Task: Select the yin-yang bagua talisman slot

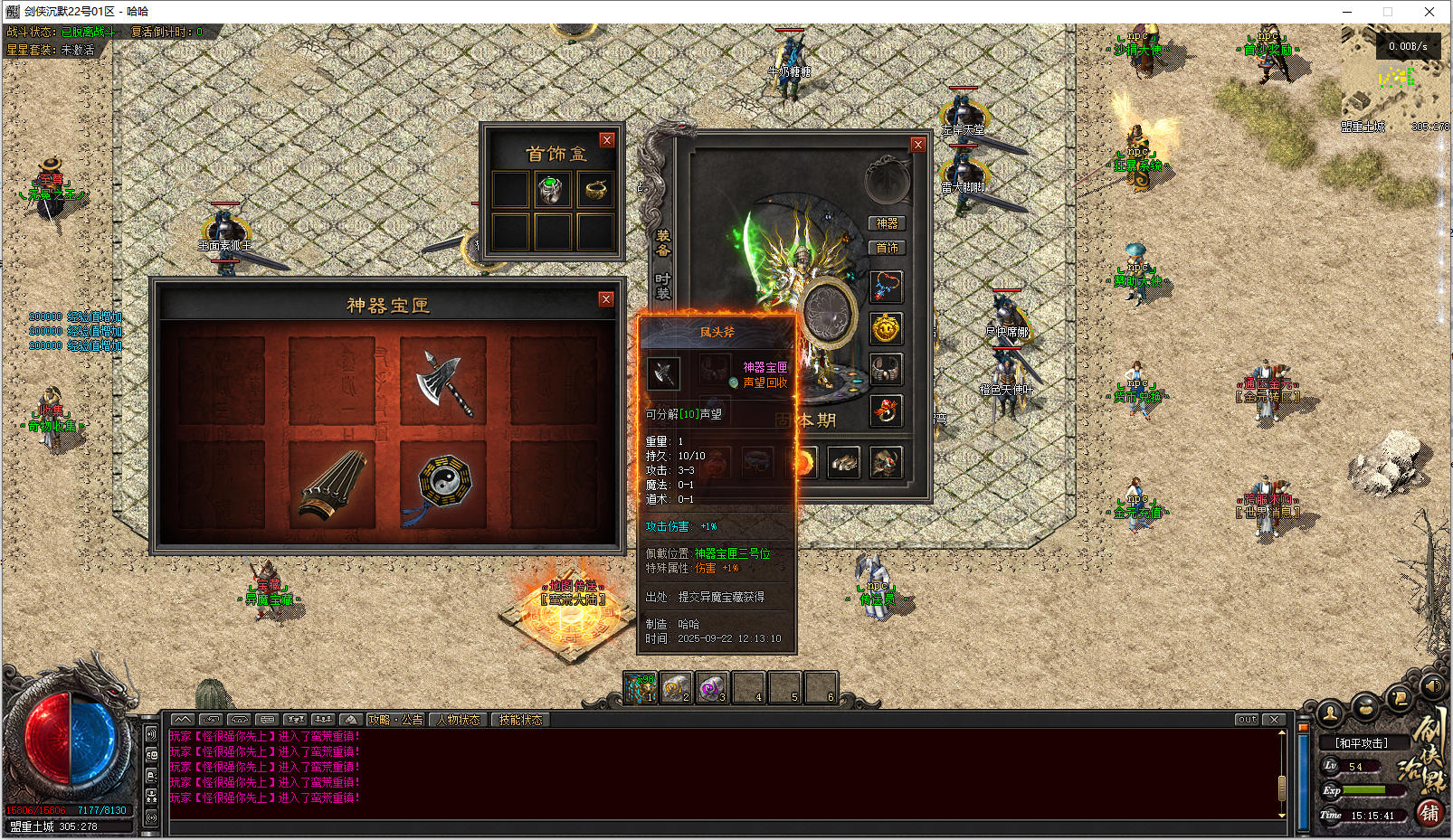Action: [x=443, y=486]
